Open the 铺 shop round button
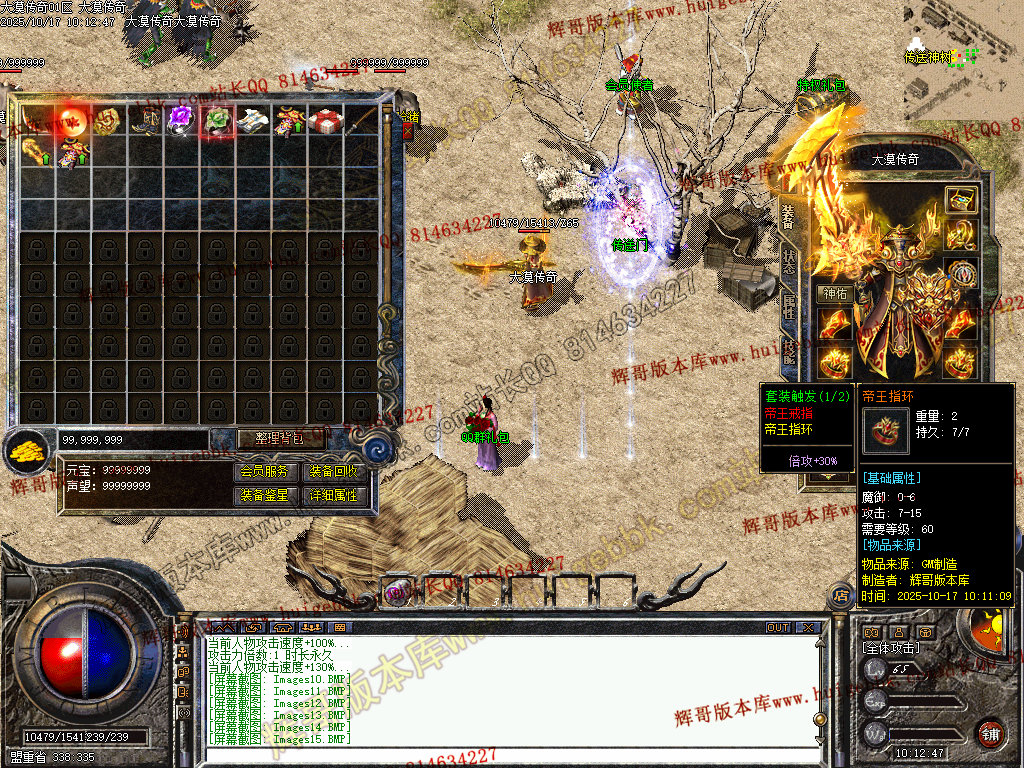Screen dimensions: 1024x768 tap(990, 733)
